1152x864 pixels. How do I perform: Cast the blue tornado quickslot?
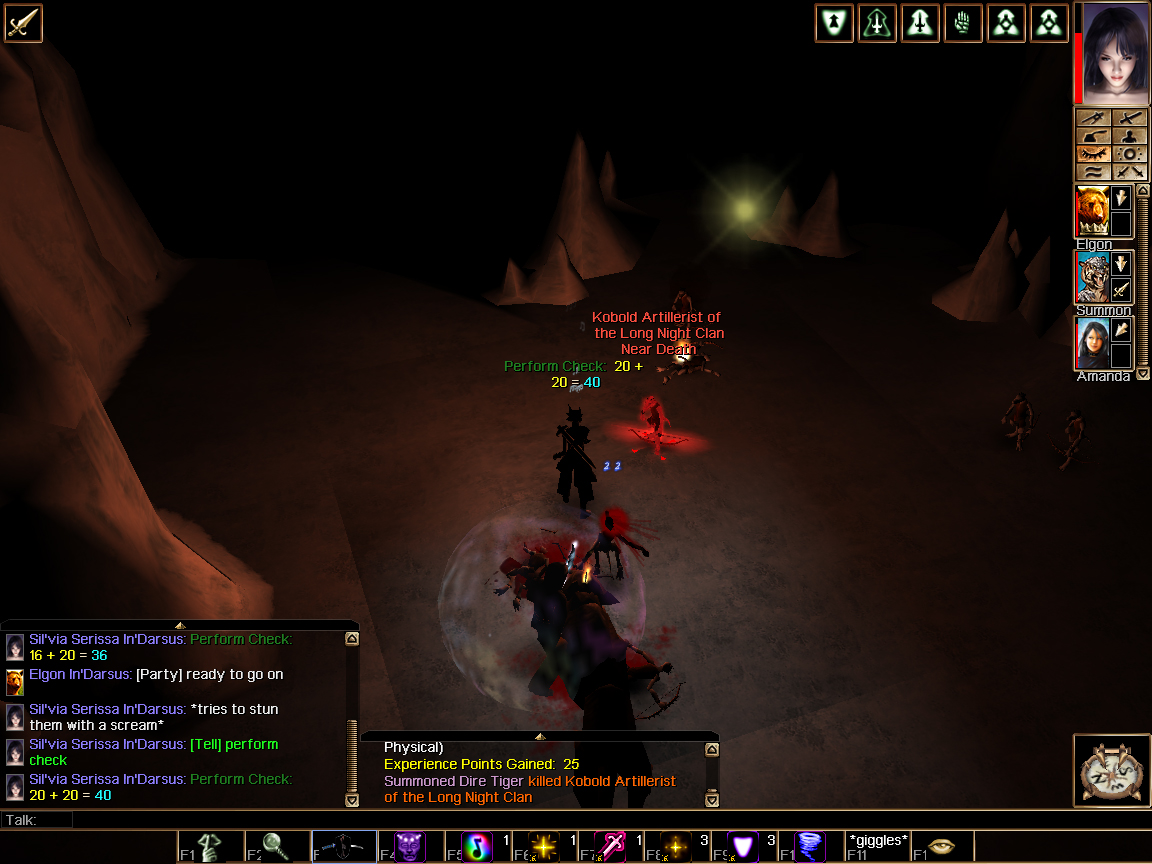(809, 847)
